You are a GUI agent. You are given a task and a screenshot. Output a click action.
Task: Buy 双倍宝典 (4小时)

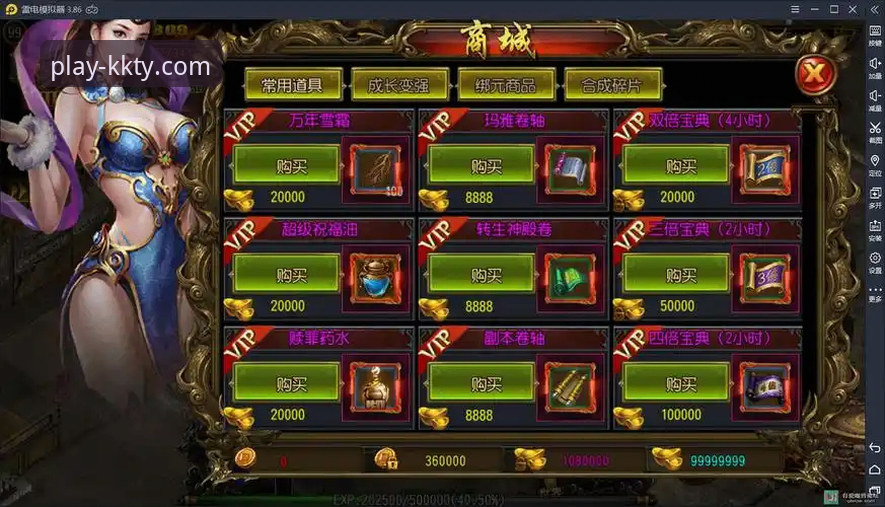click(x=676, y=166)
